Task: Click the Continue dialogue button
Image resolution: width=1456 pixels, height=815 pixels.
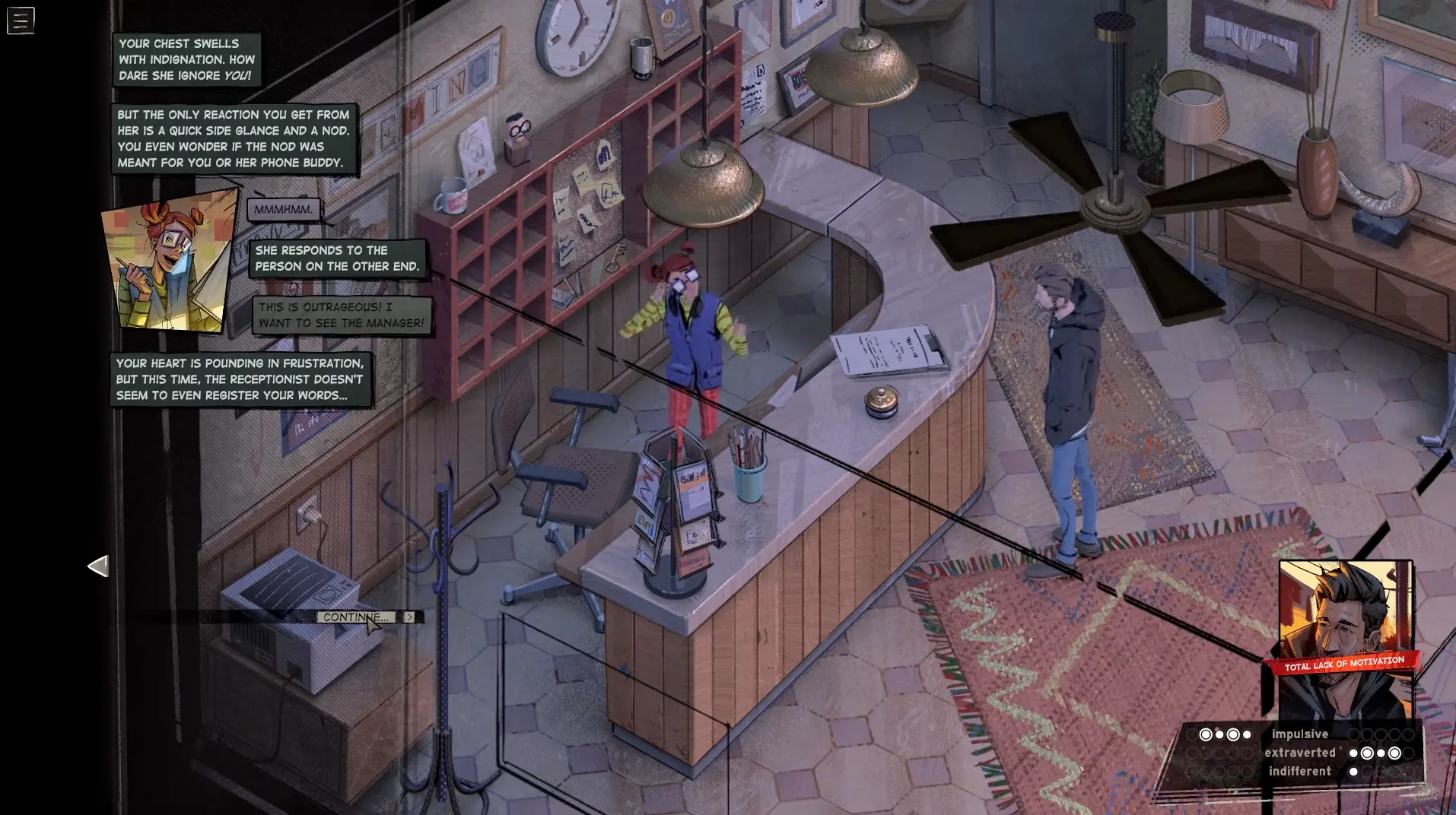Action: 356,617
